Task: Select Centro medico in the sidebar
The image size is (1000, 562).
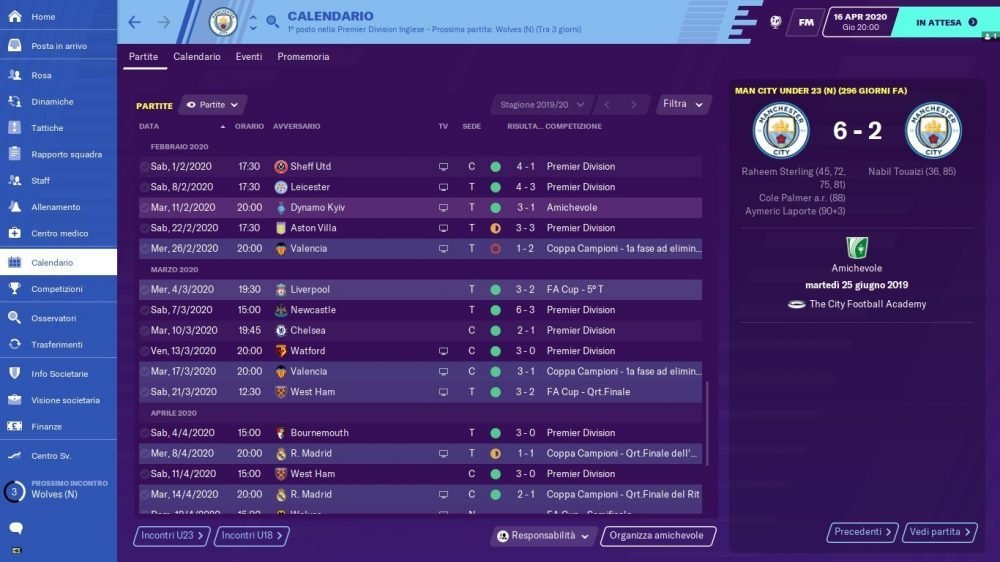Action: tap(59, 233)
